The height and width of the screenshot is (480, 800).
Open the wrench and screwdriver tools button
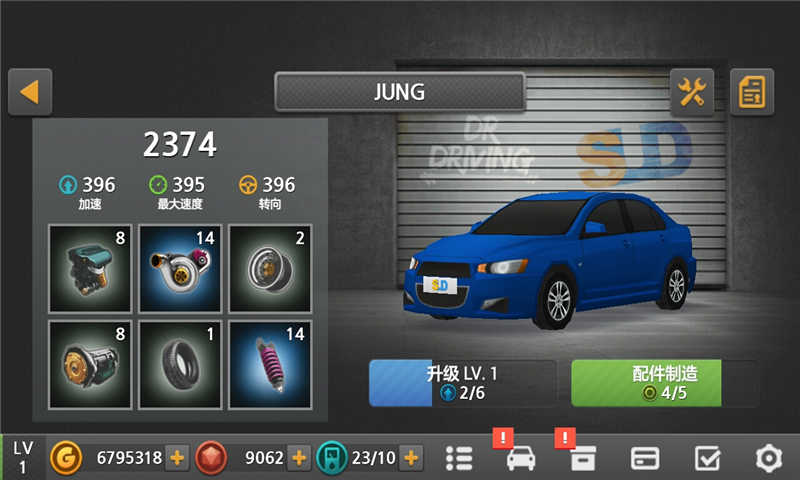click(x=692, y=93)
